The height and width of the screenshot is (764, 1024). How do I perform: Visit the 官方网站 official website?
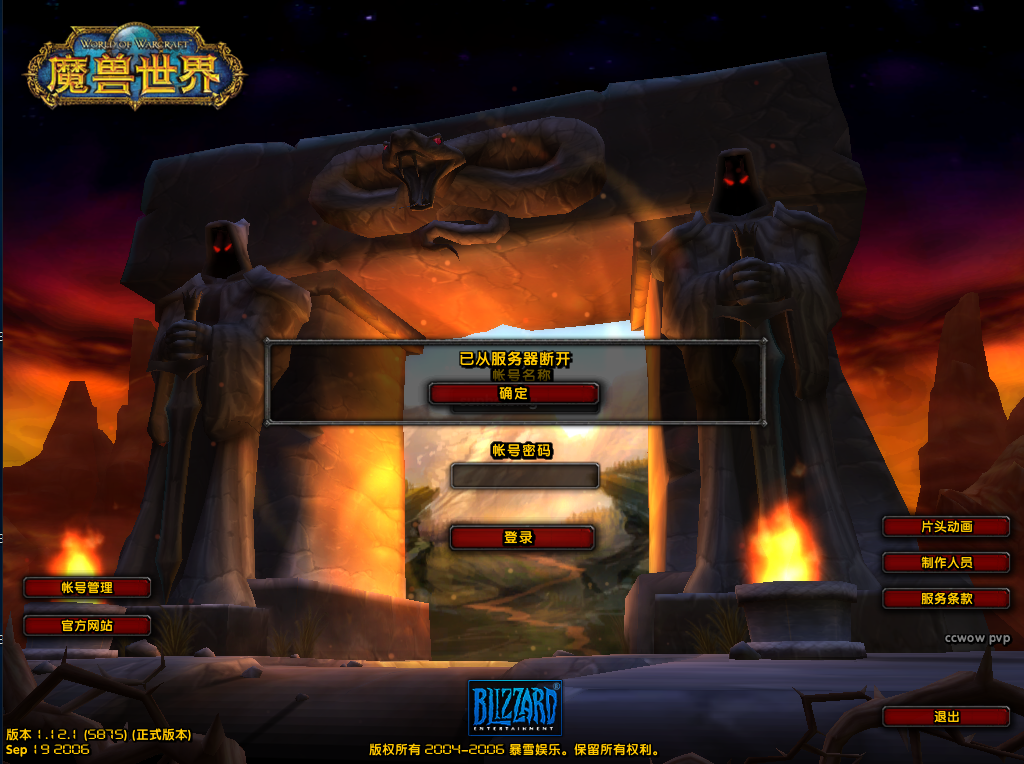tap(87, 626)
